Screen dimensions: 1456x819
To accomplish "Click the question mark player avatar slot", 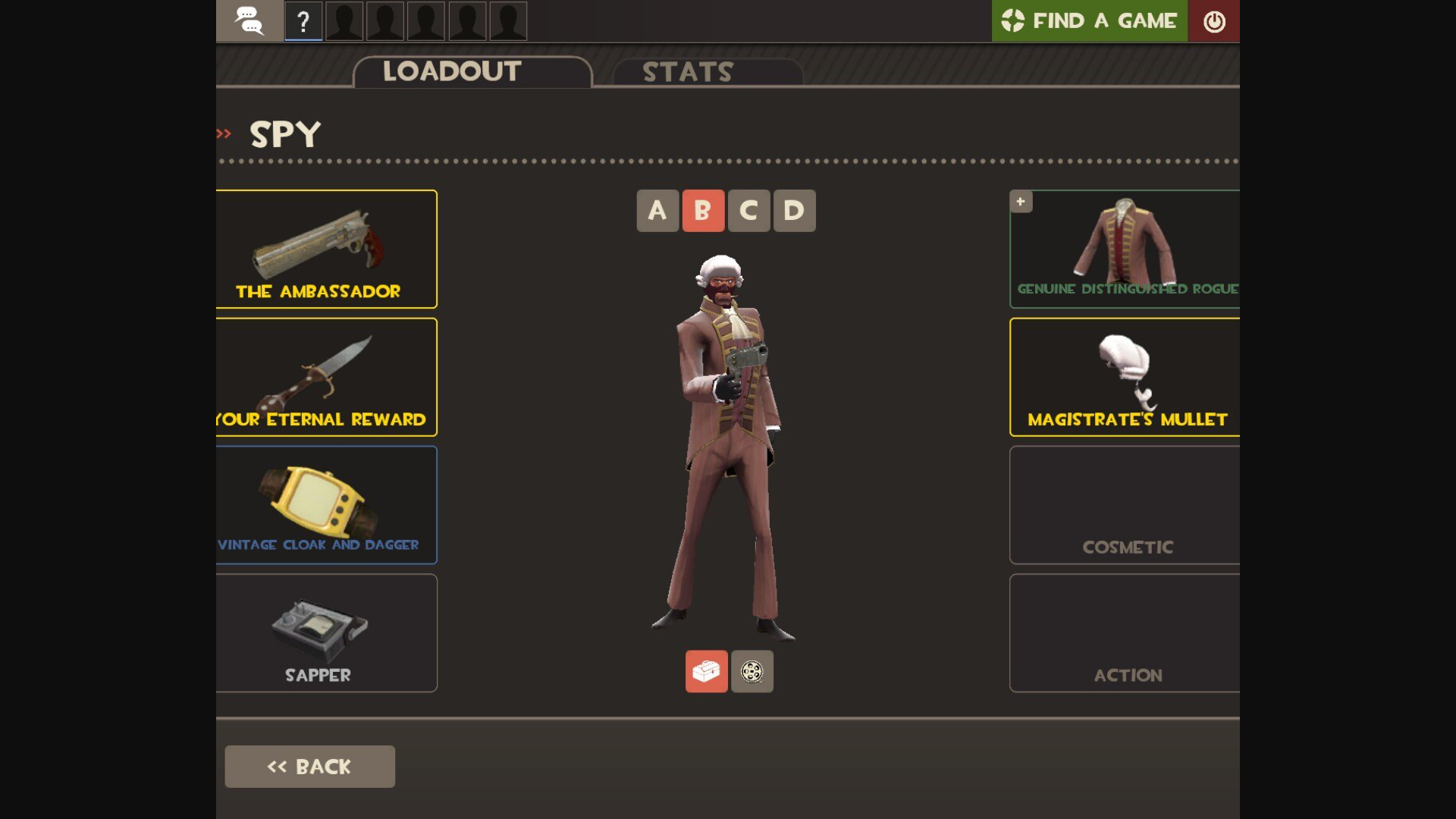I will (x=303, y=21).
